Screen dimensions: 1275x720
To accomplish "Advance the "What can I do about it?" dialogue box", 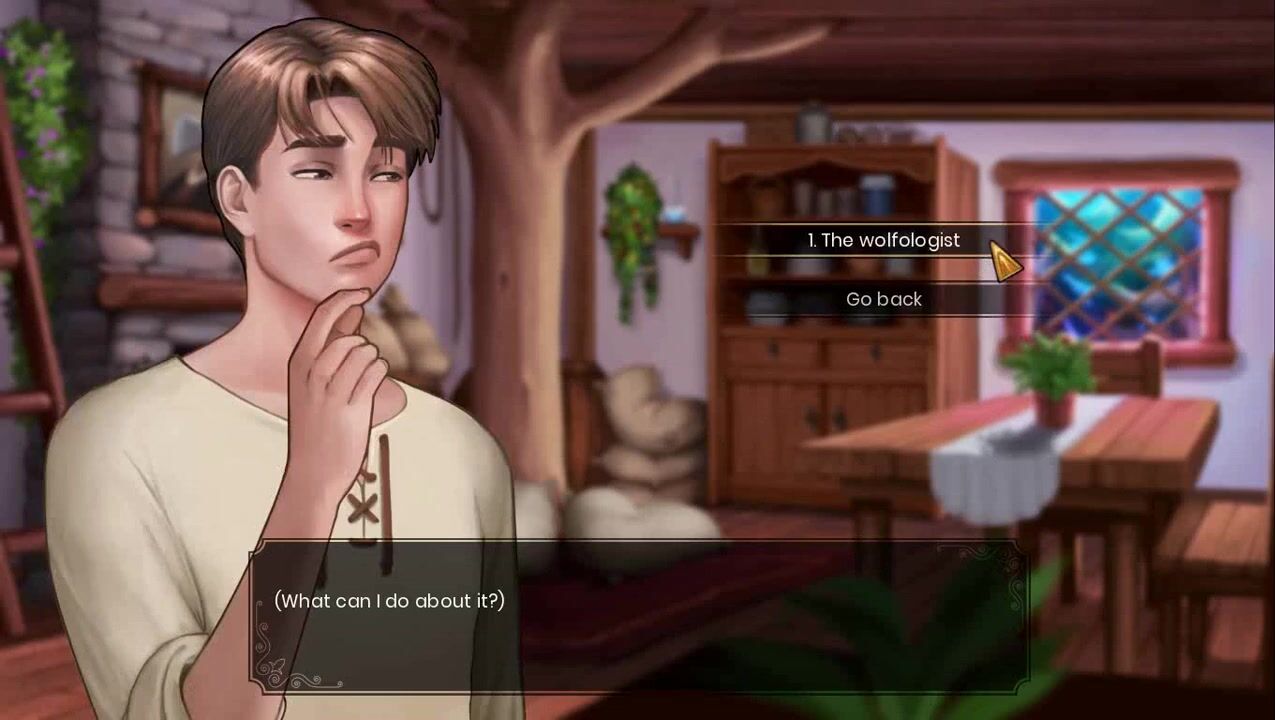I will pos(638,616).
